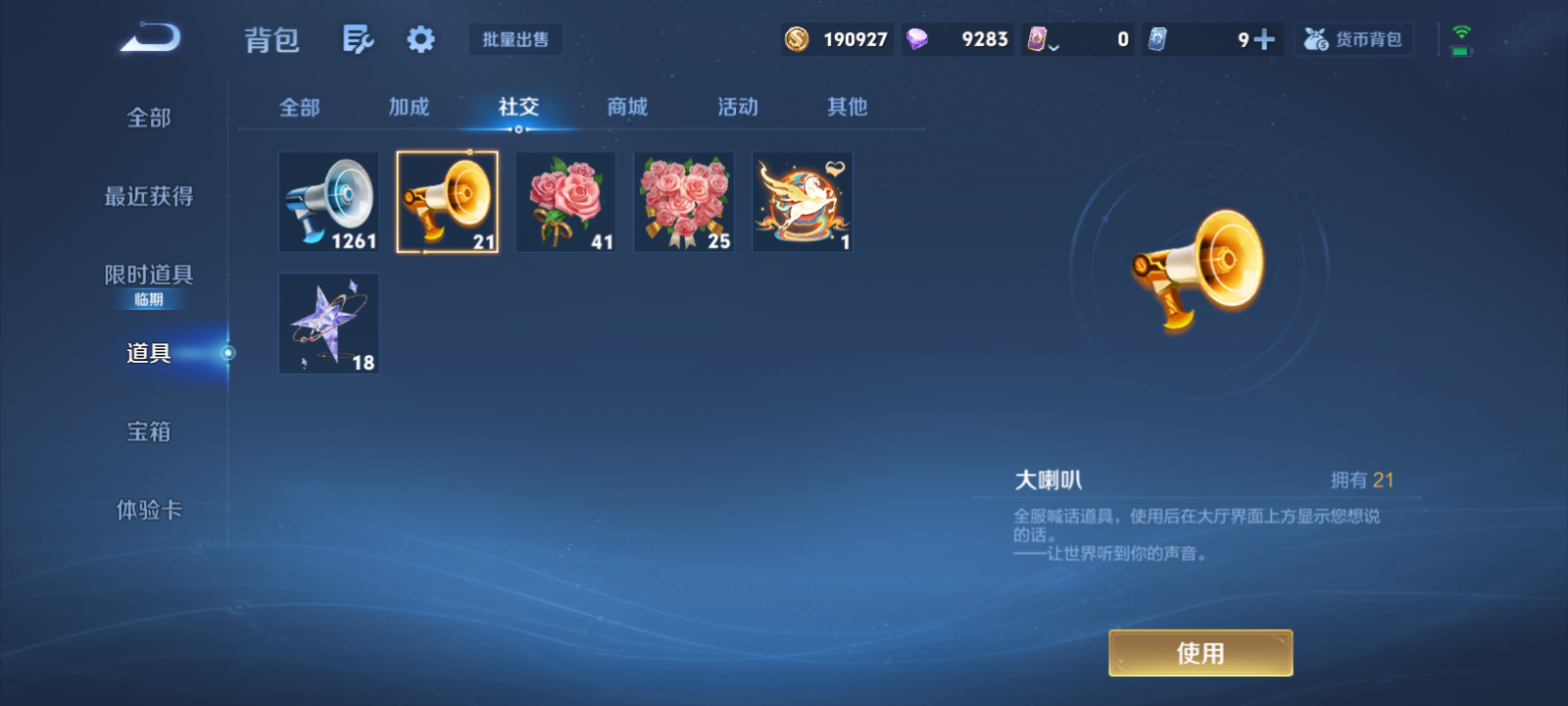Click the network and battery status indicator
1568x706 pixels.
[1461, 37]
